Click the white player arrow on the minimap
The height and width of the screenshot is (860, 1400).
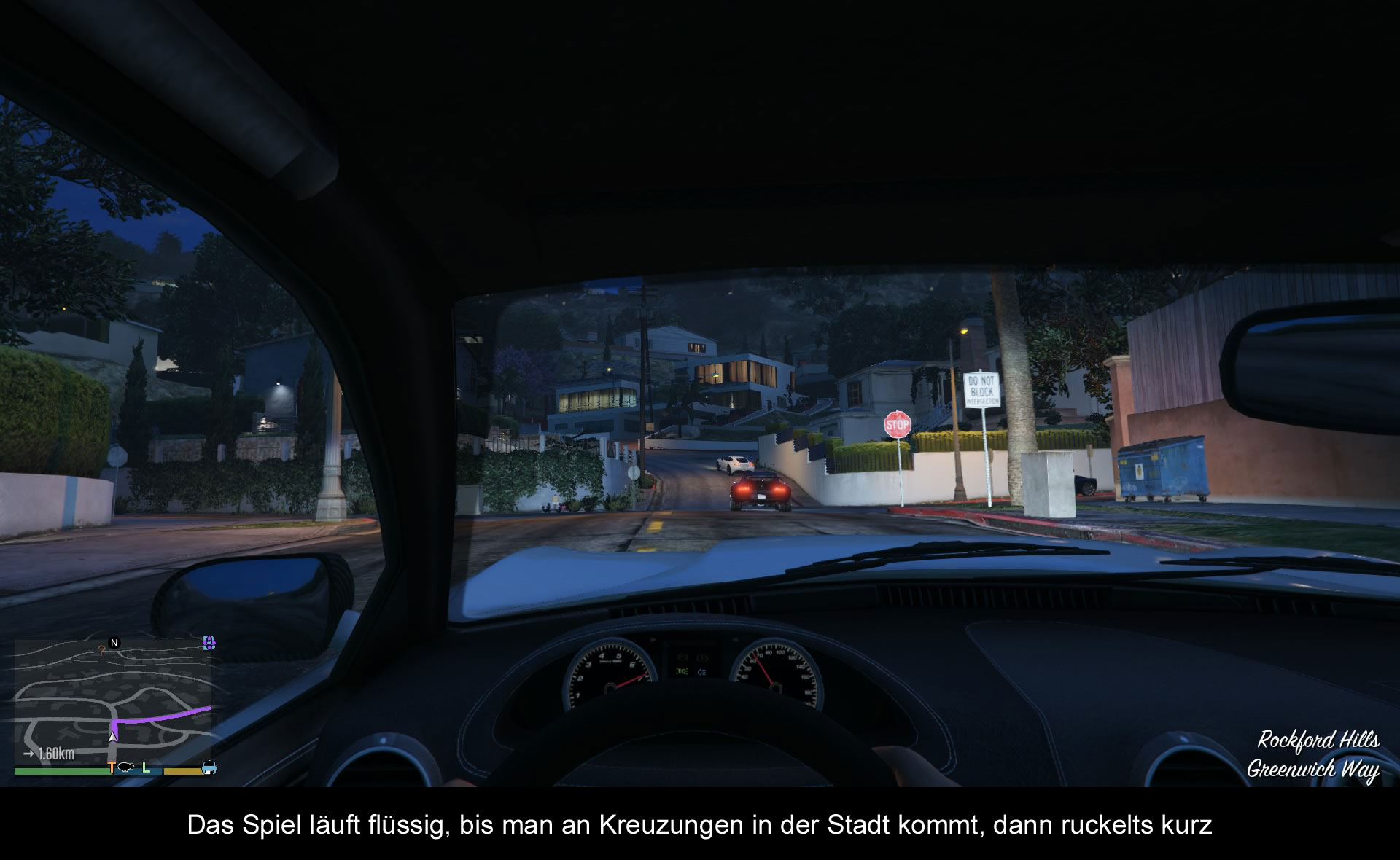pyautogui.click(x=112, y=736)
